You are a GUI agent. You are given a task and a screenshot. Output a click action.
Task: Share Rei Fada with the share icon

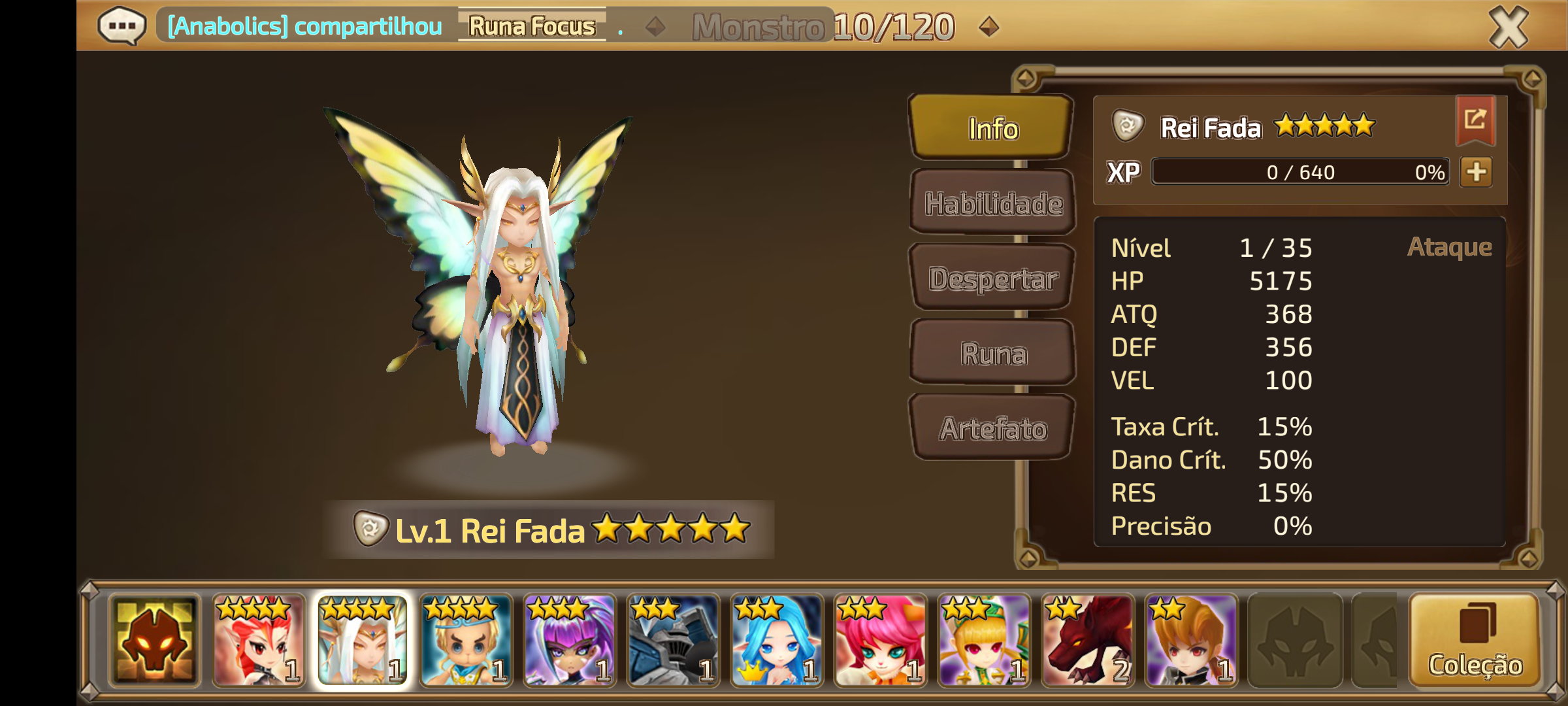click(x=1475, y=120)
